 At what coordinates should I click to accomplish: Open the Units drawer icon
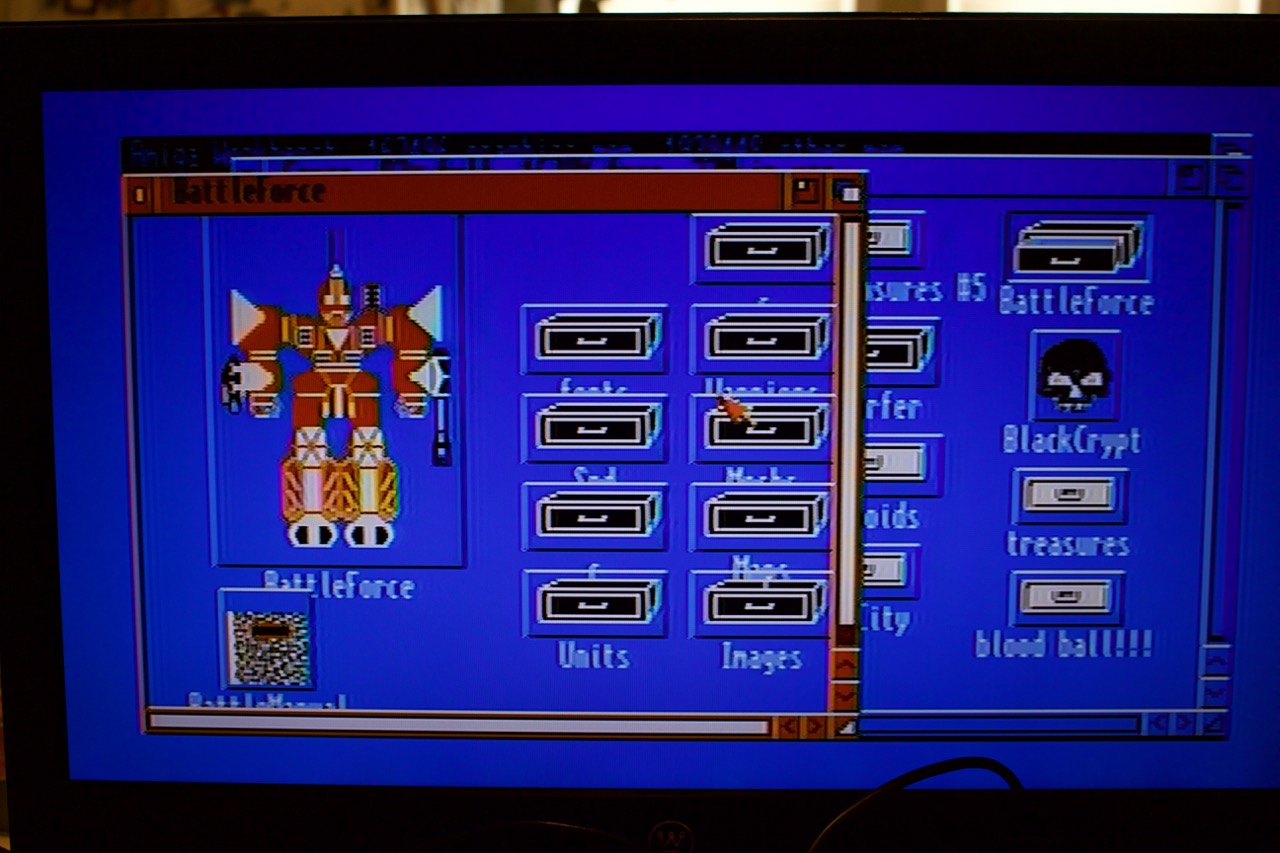595,605
